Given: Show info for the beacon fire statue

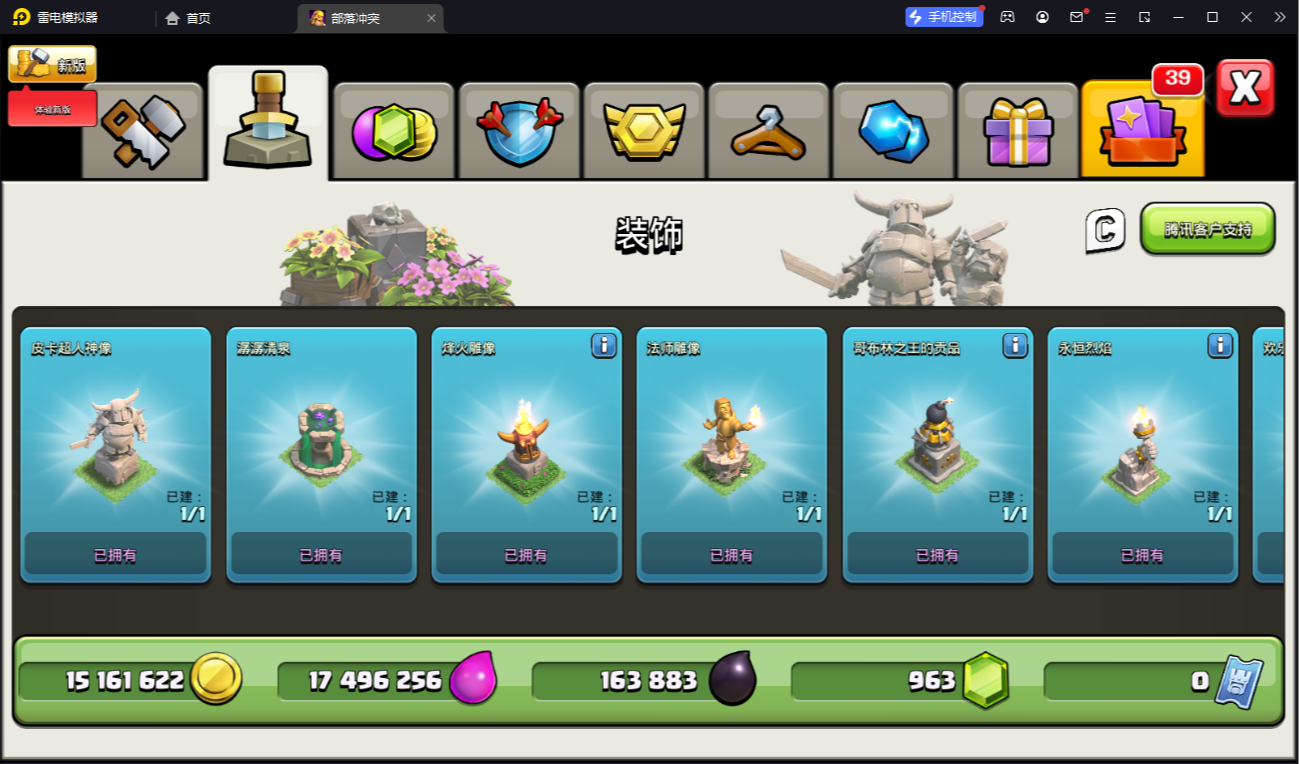Looking at the screenshot, I should [603, 346].
